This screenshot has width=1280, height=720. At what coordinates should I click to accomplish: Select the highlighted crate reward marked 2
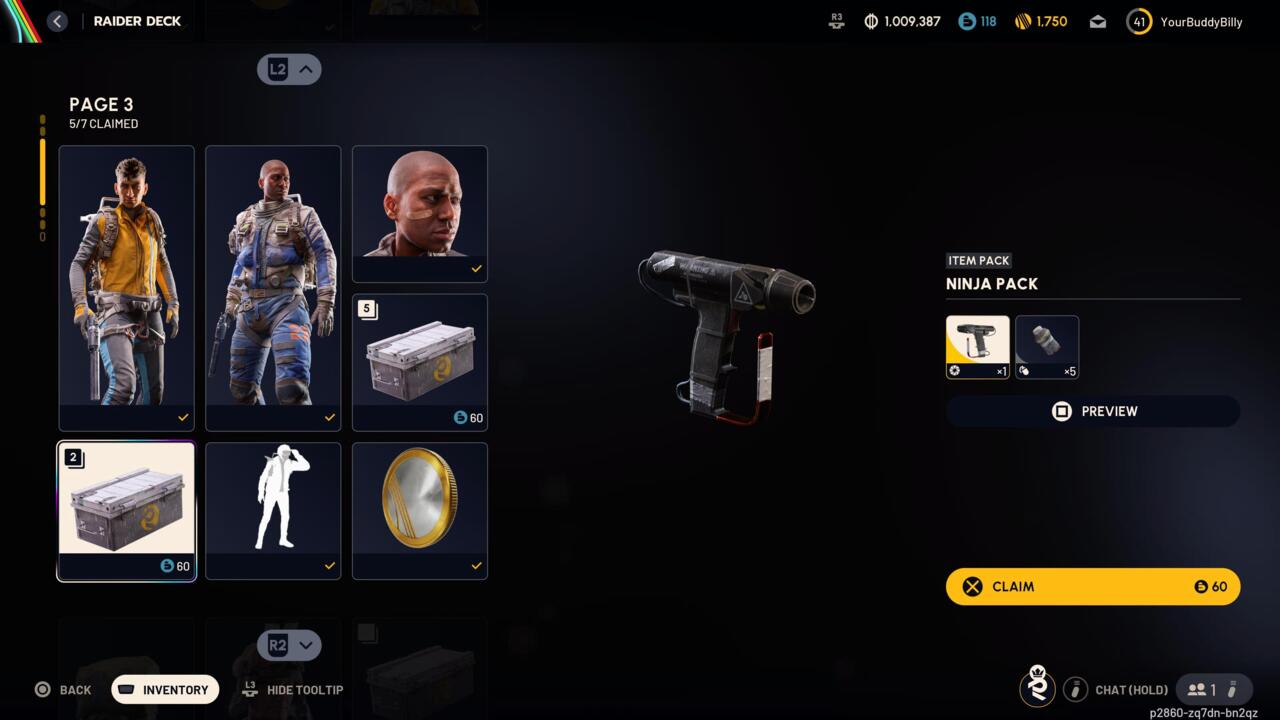tap(126, 510)
